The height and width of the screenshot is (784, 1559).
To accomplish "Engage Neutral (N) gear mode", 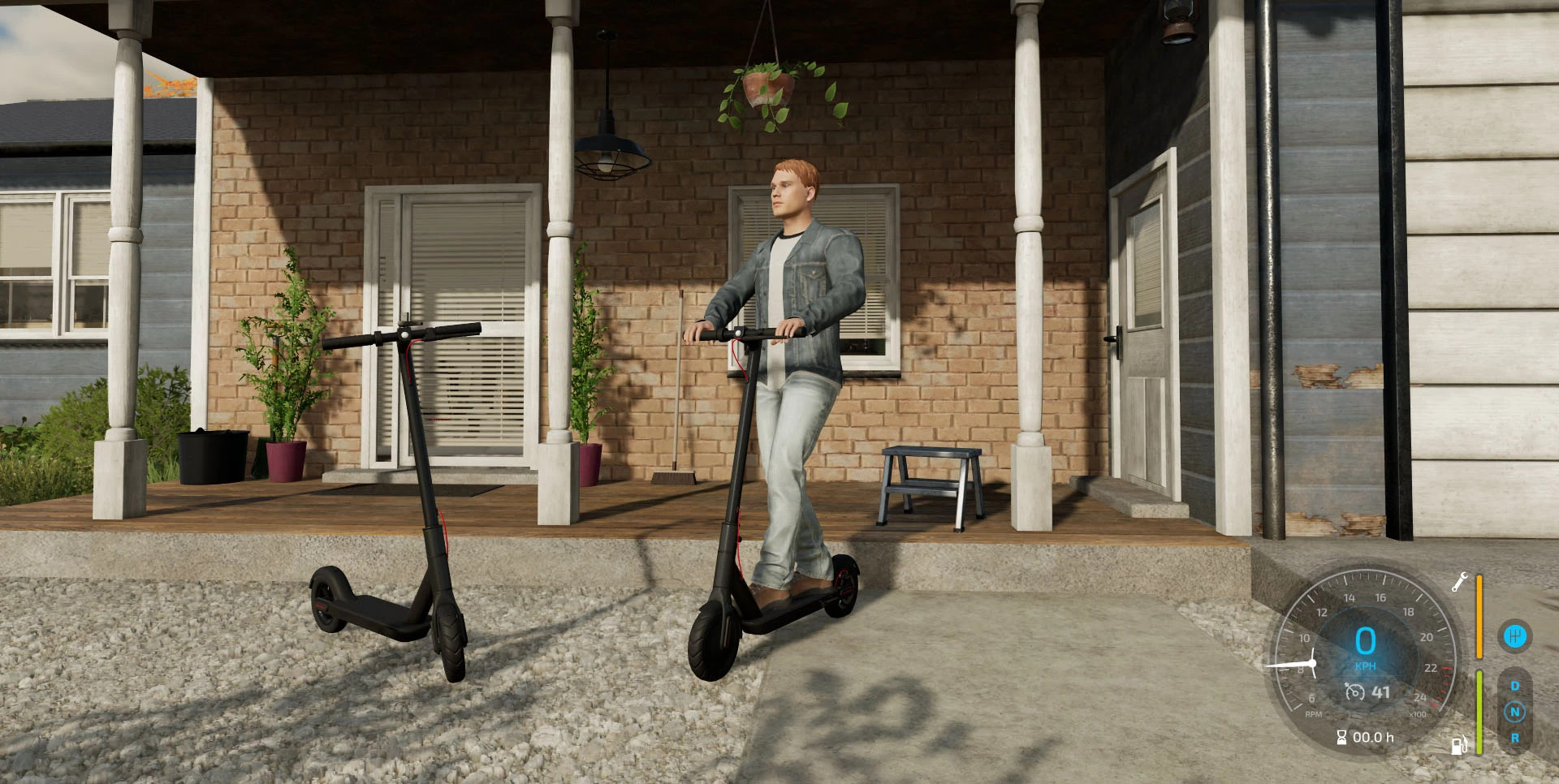I will (x=1515, y=712).
